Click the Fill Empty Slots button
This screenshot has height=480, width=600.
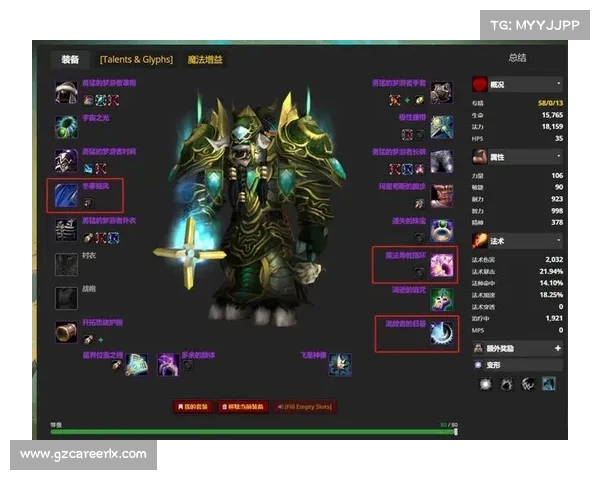(304, 407)
